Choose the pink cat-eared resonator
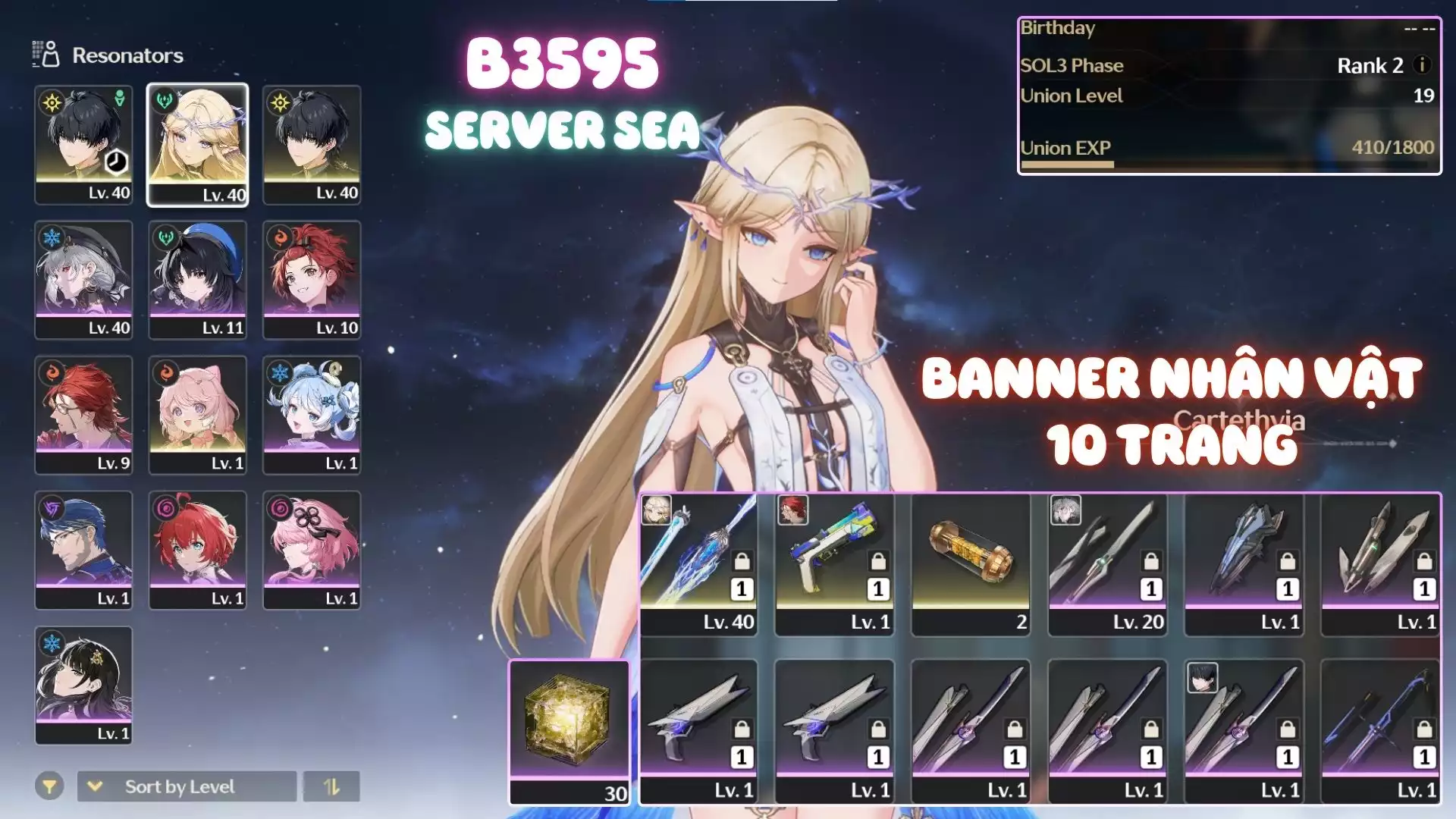This screenshot has width=1456, height=819. tap(197, 414)
